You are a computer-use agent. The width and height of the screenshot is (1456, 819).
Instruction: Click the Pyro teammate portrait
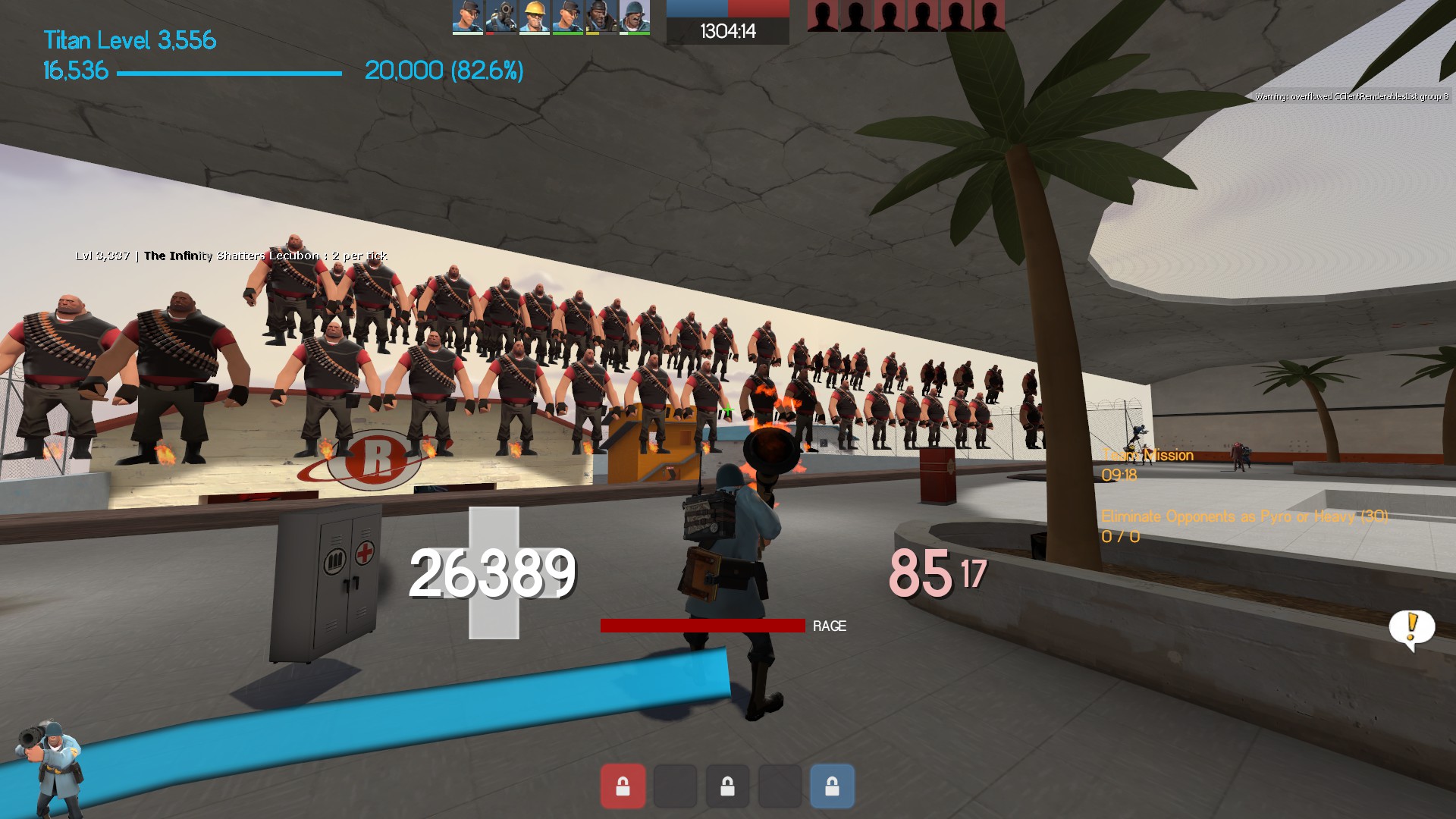(x=500, y=17)
